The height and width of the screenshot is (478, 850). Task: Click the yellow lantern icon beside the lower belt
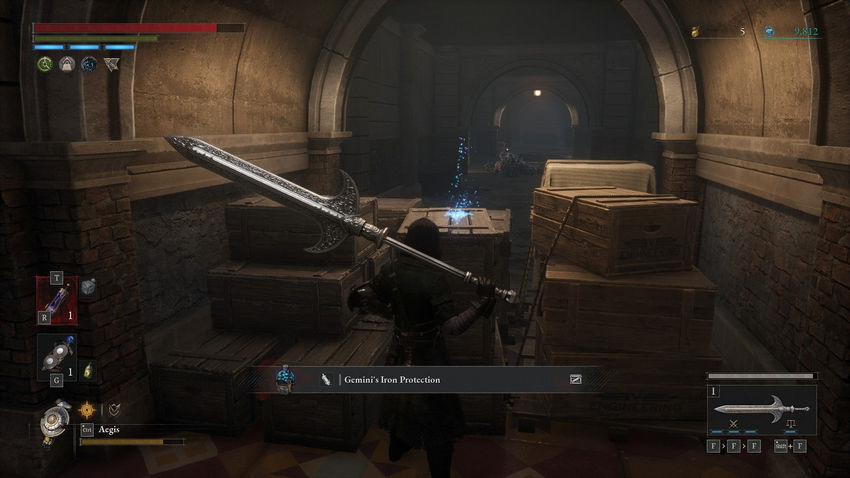coord(87,371)
